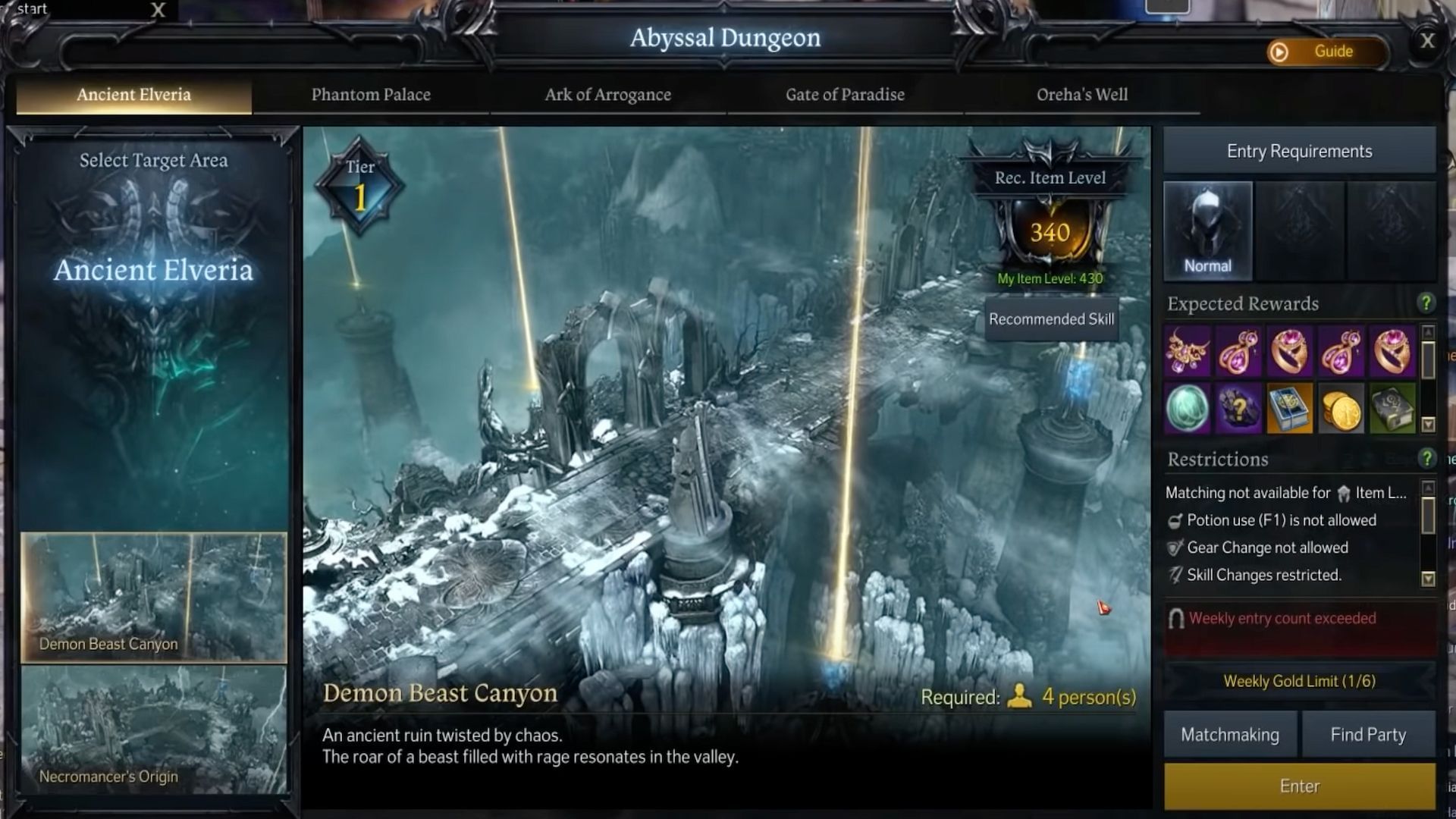This screenshot has height=819, width=1456.
Task: Start Matchmaking for the dungeon
Action: (1229, 734)
